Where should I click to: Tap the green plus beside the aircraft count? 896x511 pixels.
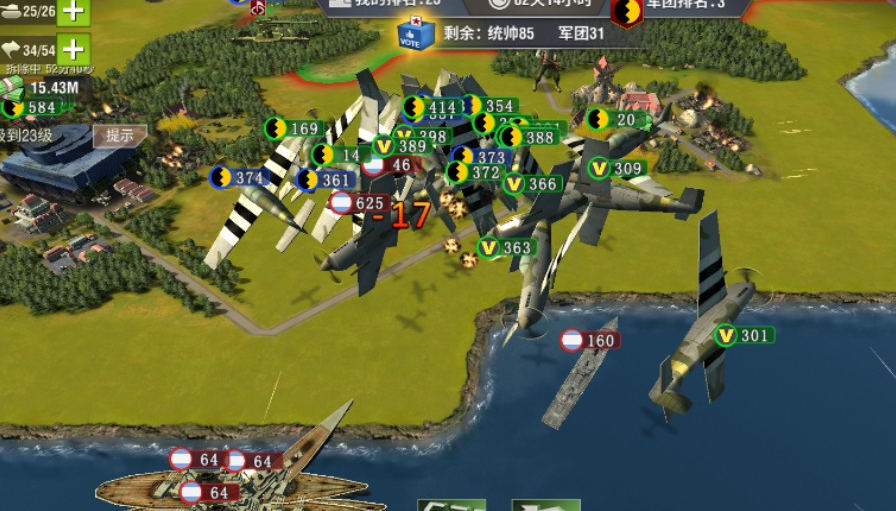tap(73, 49)
